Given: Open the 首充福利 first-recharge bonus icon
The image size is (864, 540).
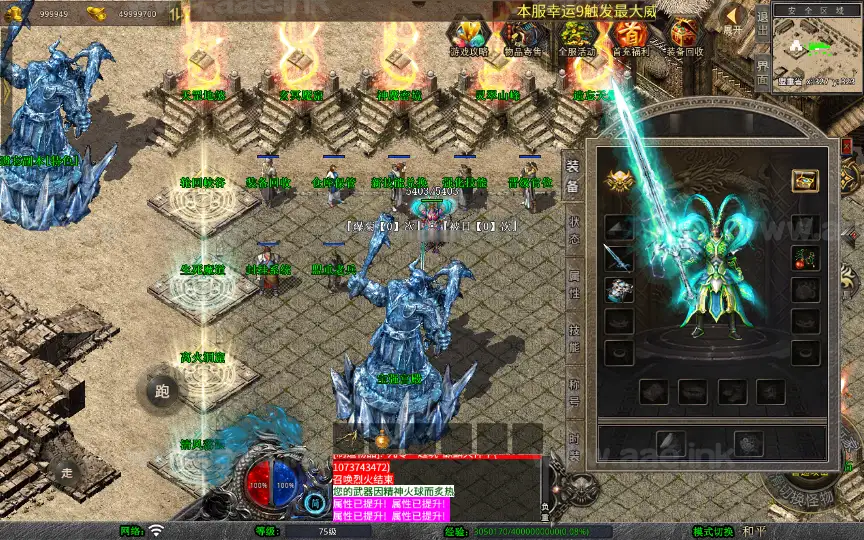Looking at the screenshot, I should (x=630, y=36).
